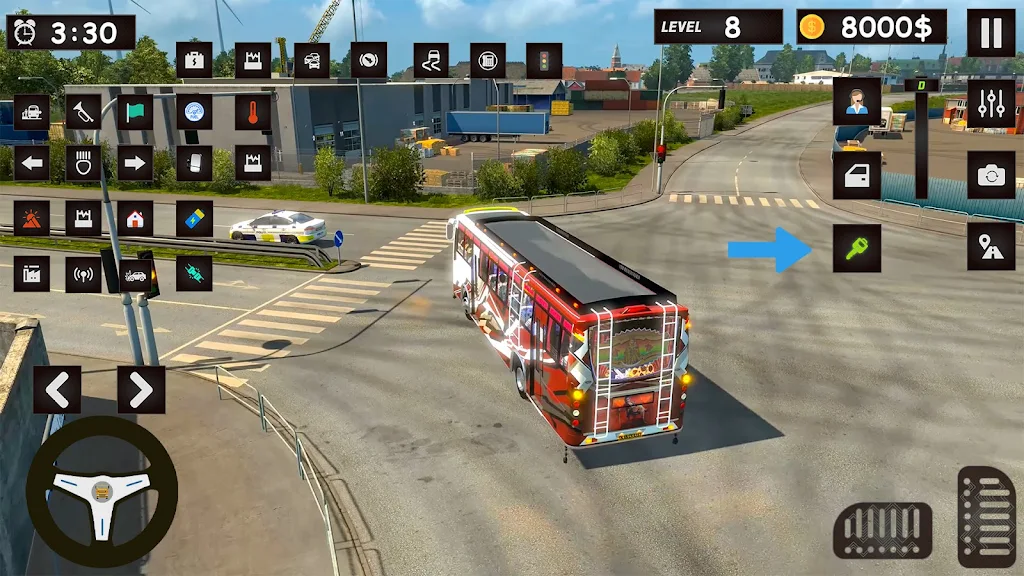Image resolution: width=1024 pixels, height=576 pixels.
Task: Tap the green flag icon
Action: coord(135,111)
